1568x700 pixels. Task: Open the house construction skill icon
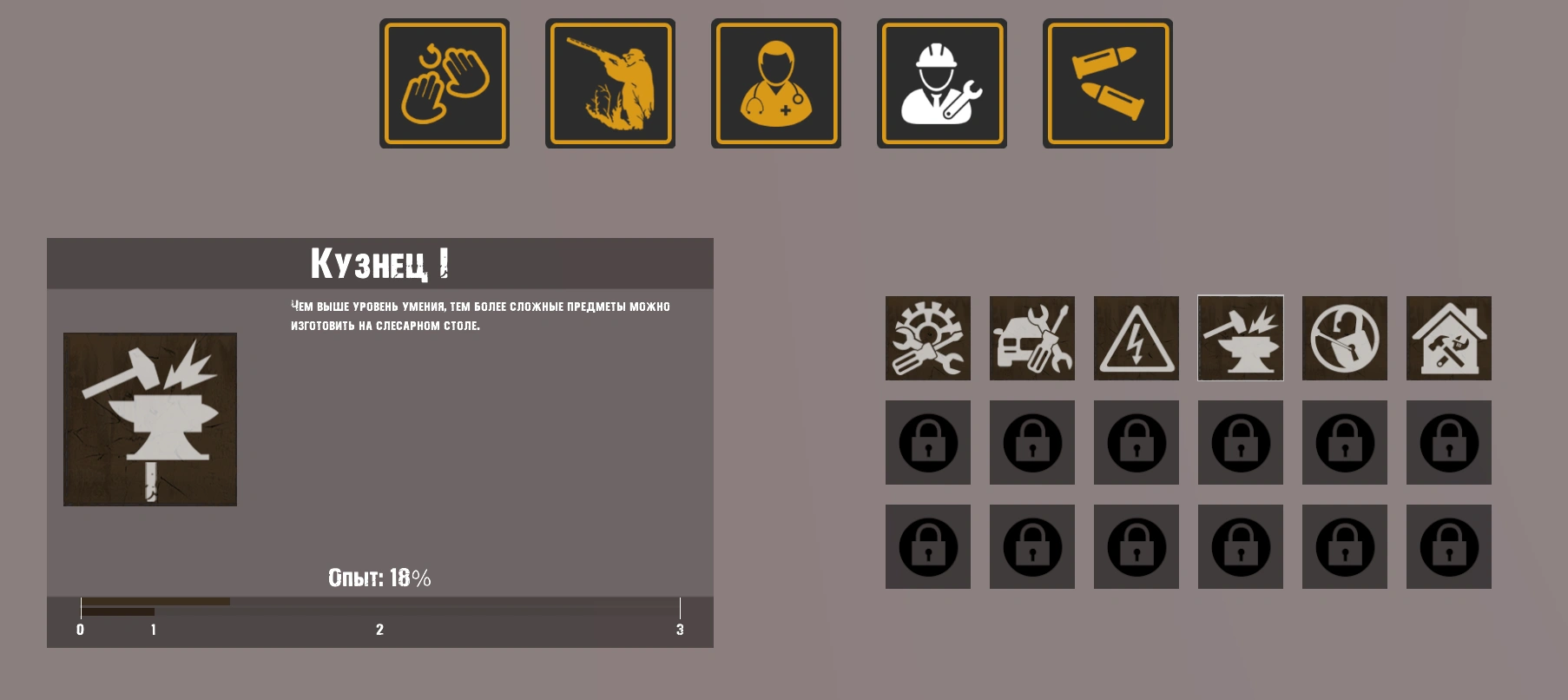tap(1449, 338)
